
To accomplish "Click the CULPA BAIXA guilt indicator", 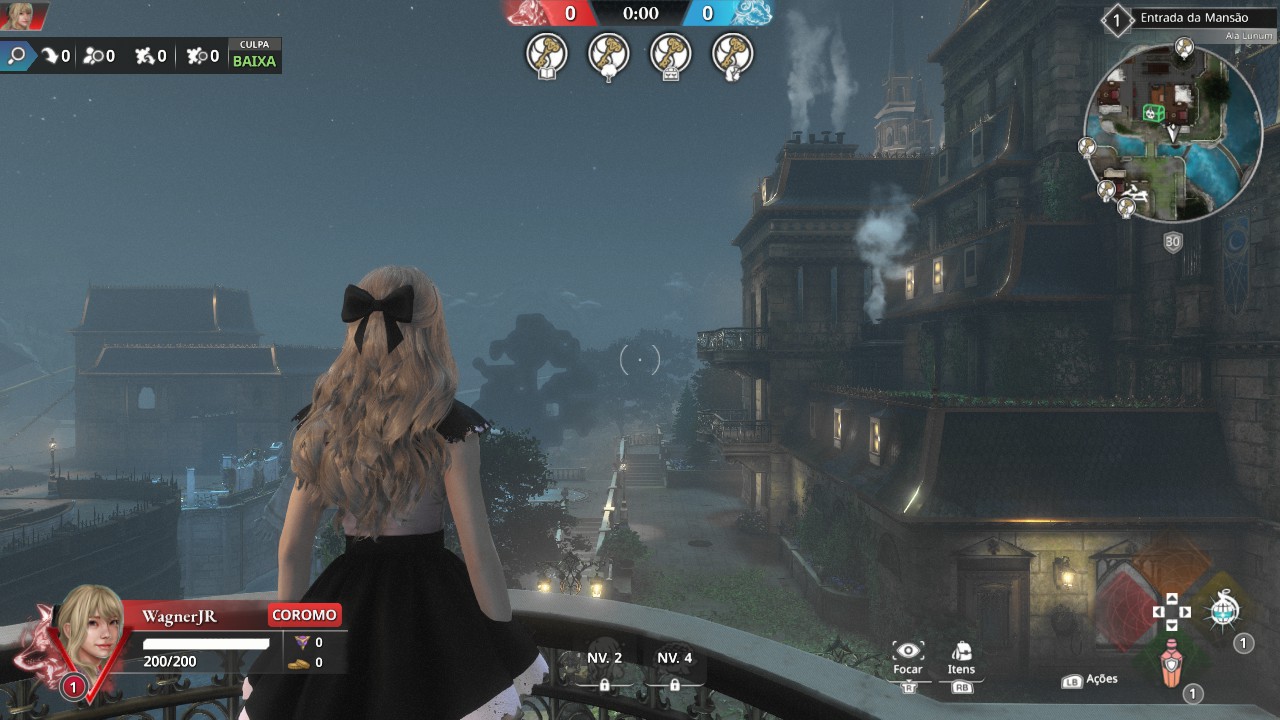I will tap(254, 55).
